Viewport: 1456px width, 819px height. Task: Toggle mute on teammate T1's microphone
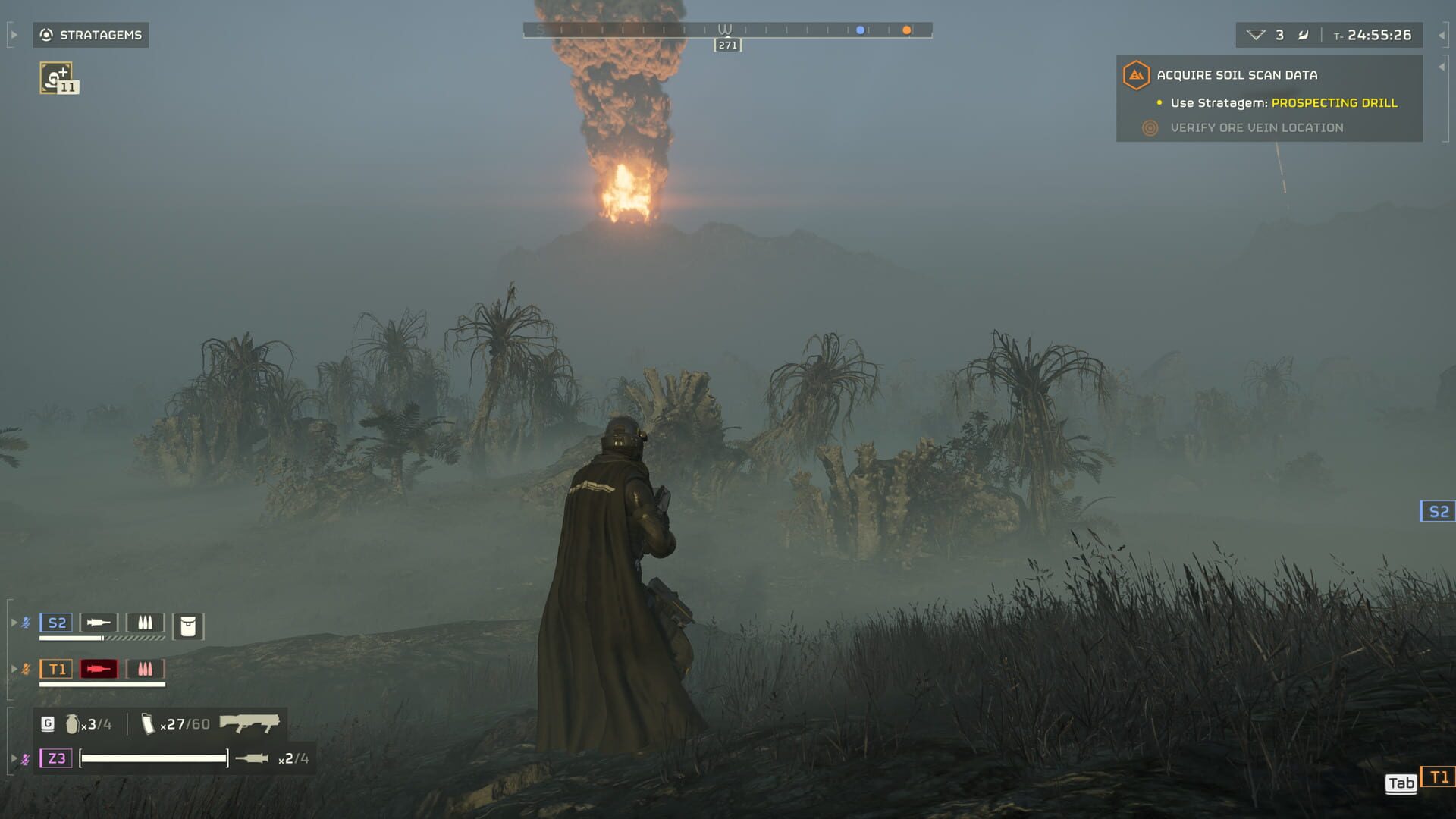point(27,668)
